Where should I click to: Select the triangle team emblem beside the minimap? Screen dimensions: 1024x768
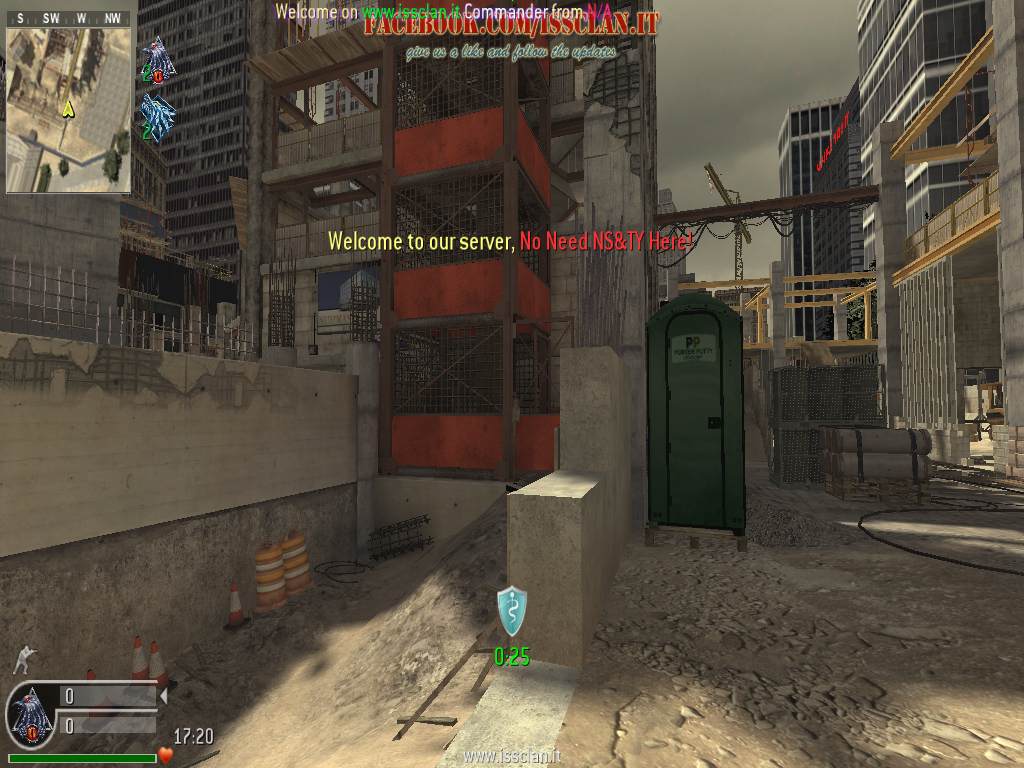pos(157,59)
